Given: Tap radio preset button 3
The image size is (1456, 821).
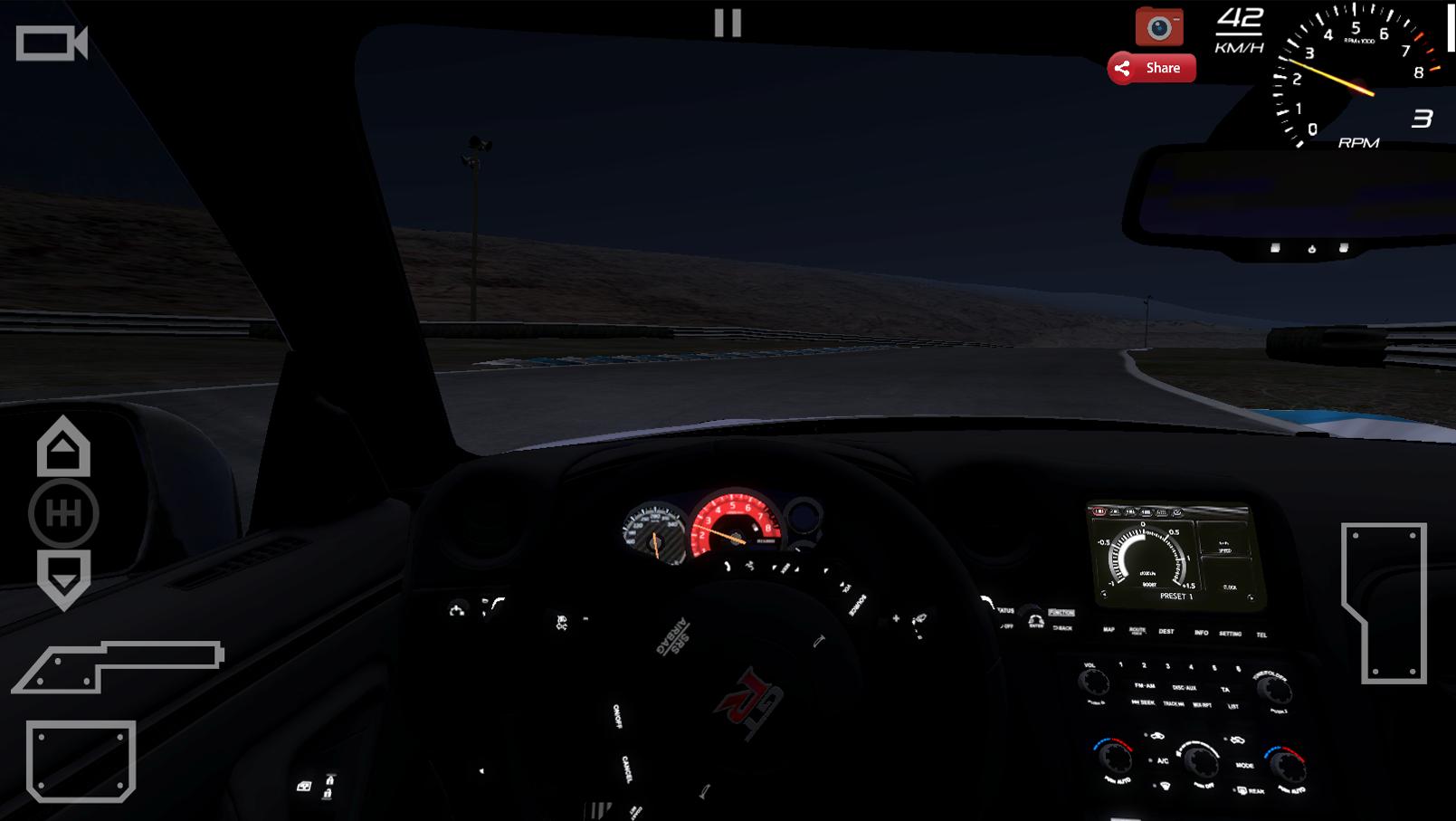Looking at the screenshot, I should [1167, 665].
